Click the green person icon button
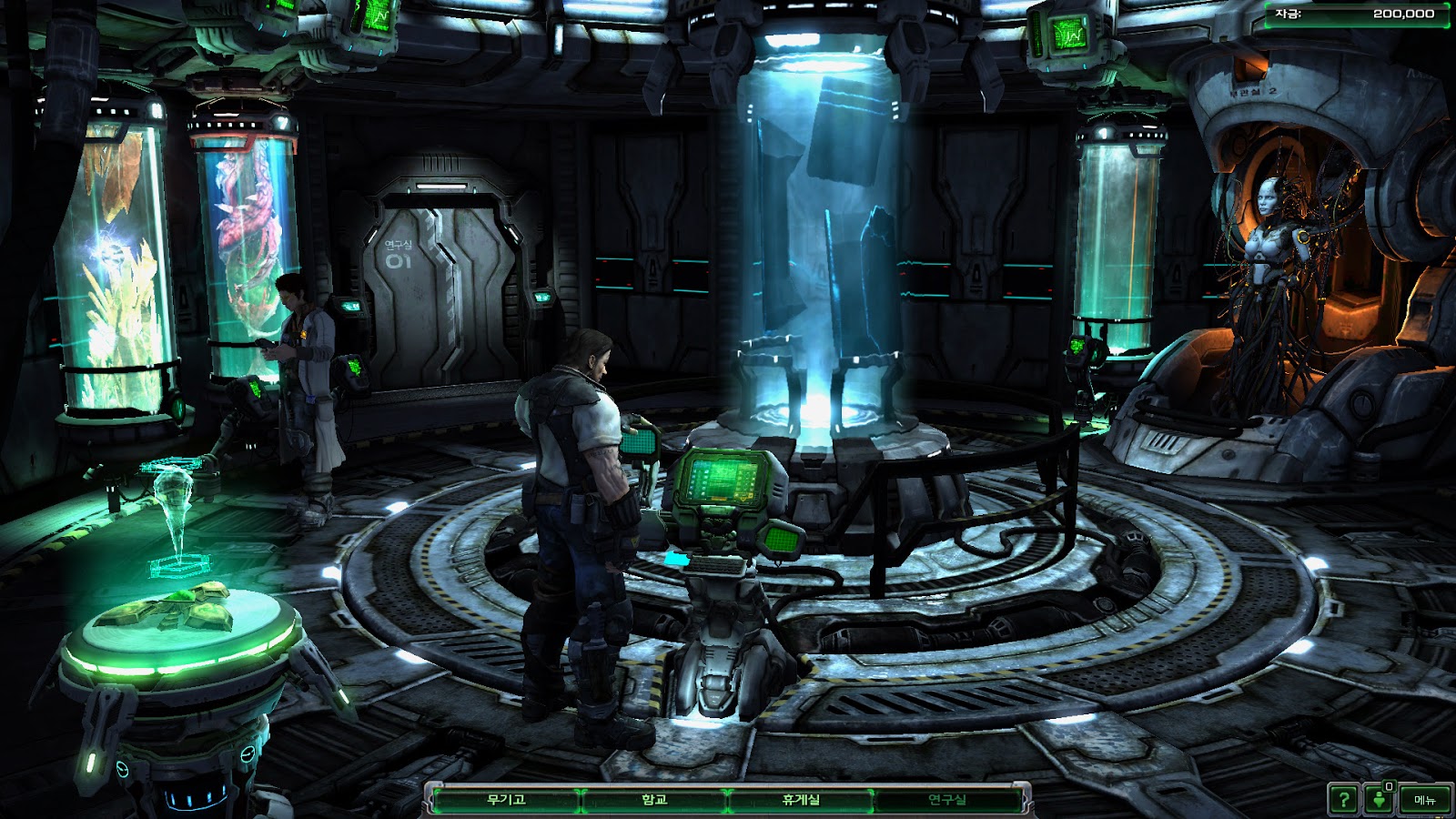Screen dimensions: 1456x819 [x=1380, y=801]
